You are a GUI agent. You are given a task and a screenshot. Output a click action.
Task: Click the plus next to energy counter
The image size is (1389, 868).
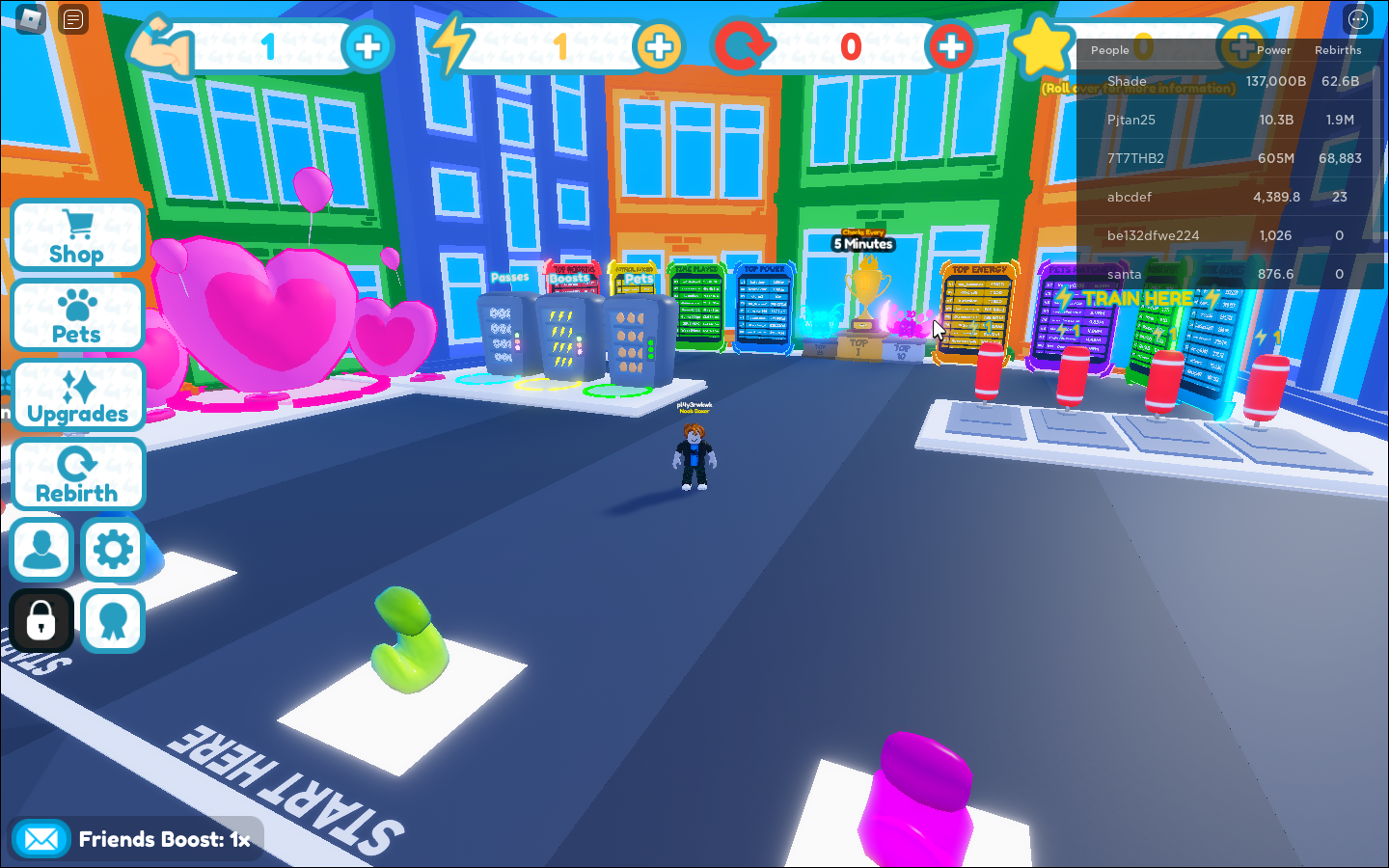point(660,45)
